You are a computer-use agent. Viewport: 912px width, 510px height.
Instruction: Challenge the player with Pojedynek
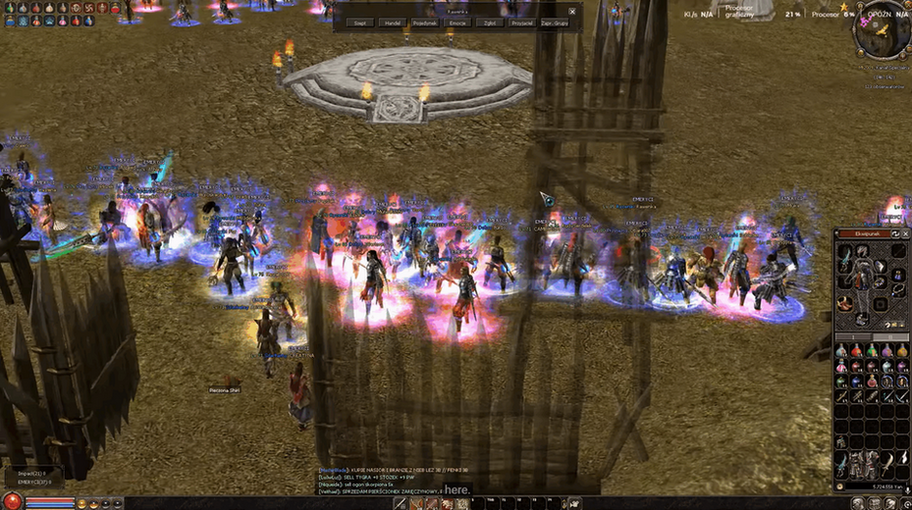(x=424, y=22)
